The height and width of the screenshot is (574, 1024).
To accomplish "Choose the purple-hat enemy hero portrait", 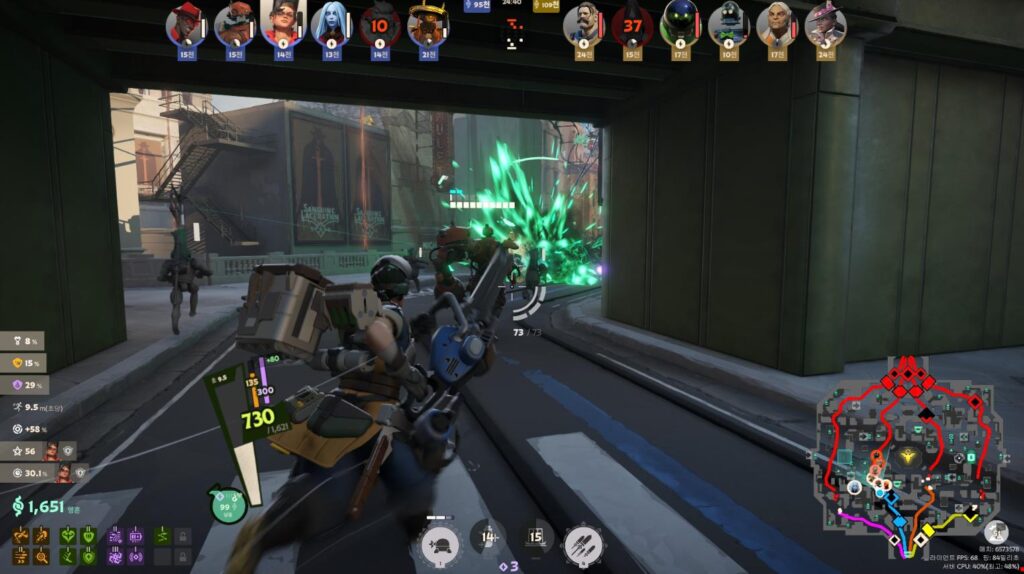I will (825, 24).
